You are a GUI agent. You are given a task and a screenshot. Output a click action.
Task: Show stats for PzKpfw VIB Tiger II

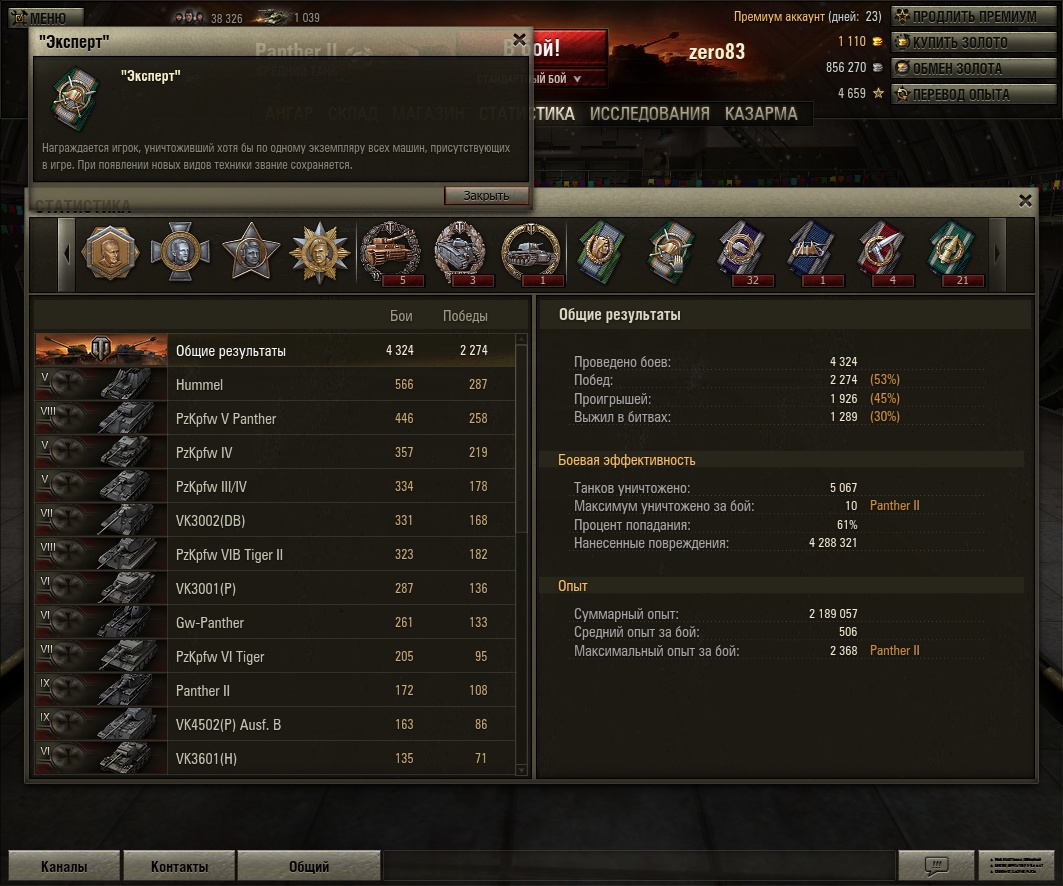point(275,555)
